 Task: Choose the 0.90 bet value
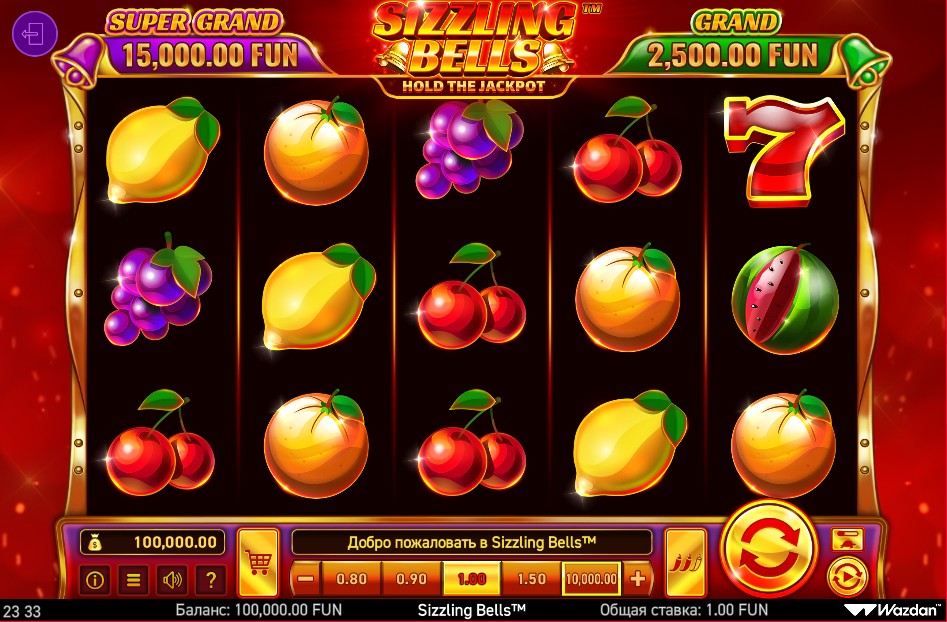click(411, 578)
